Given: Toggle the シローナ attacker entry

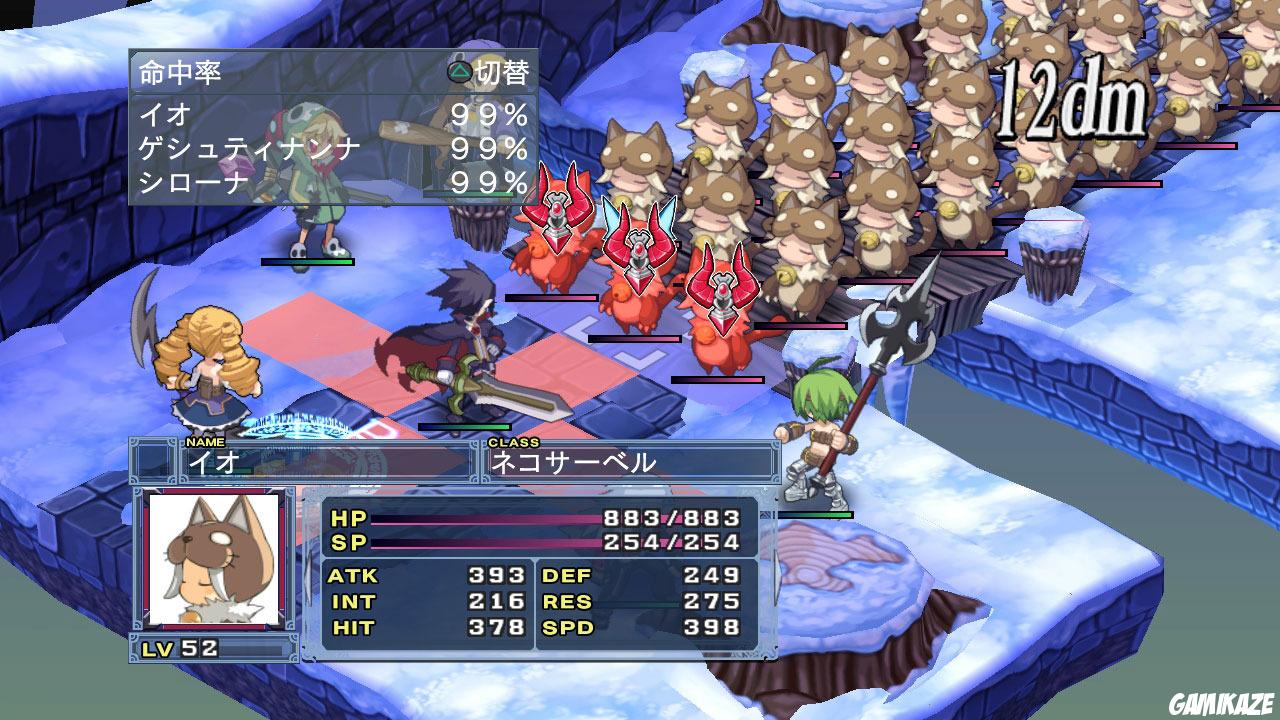Looking at the screenshot, I should (300, 183).
